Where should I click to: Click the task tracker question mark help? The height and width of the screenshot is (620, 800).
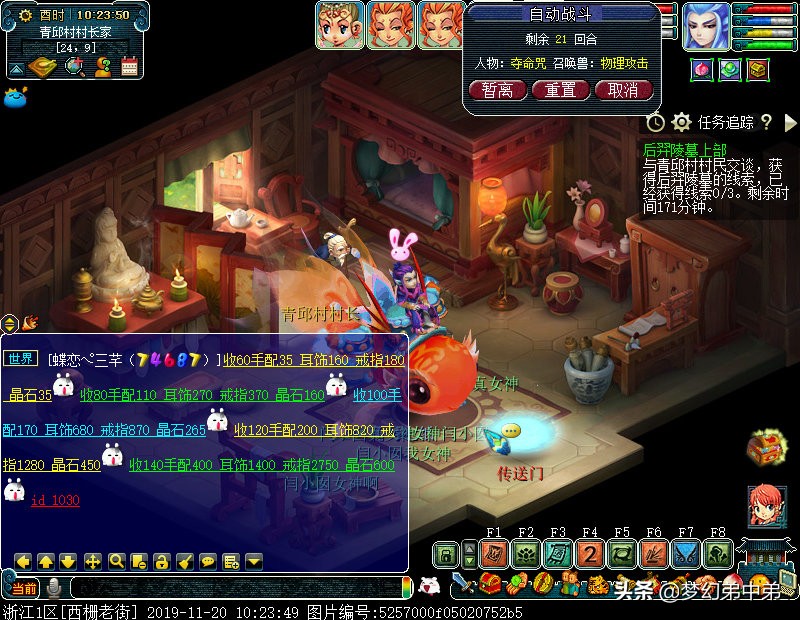pos(766,122)
